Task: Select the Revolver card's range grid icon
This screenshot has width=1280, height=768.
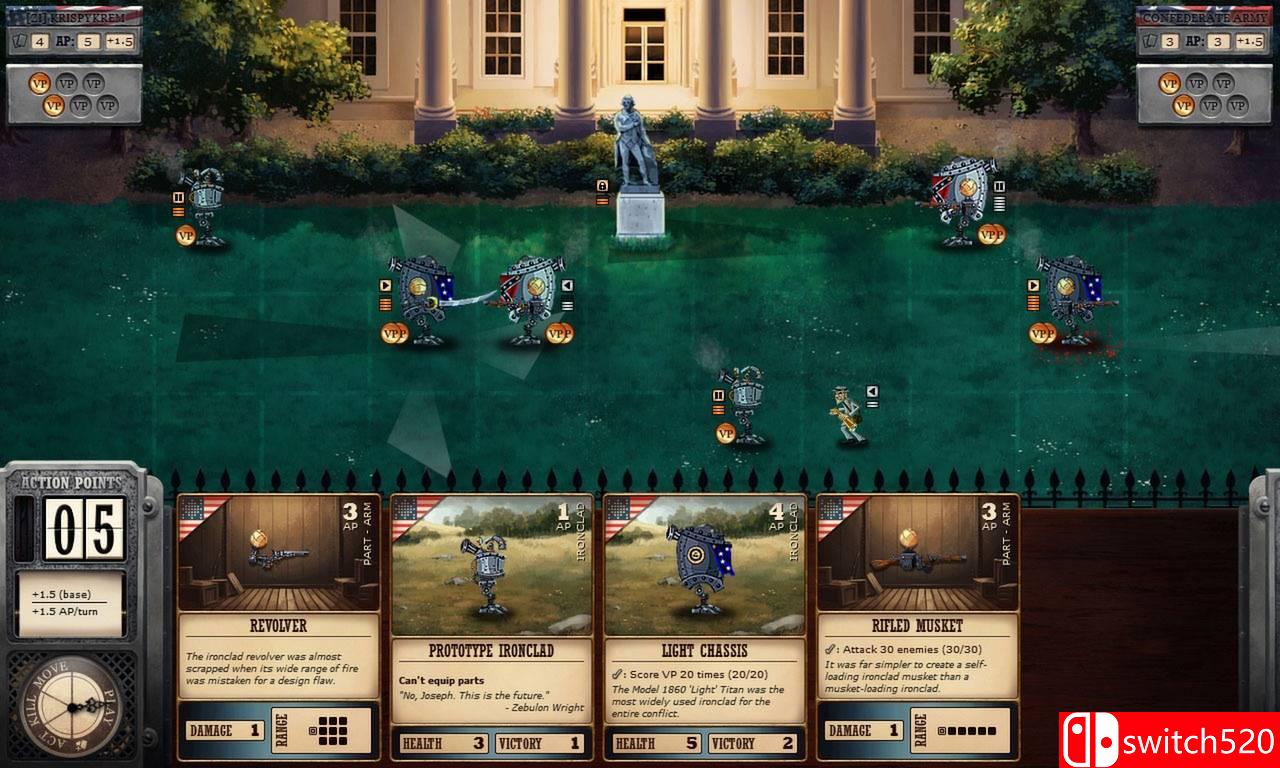Action: tap(334, 731)
